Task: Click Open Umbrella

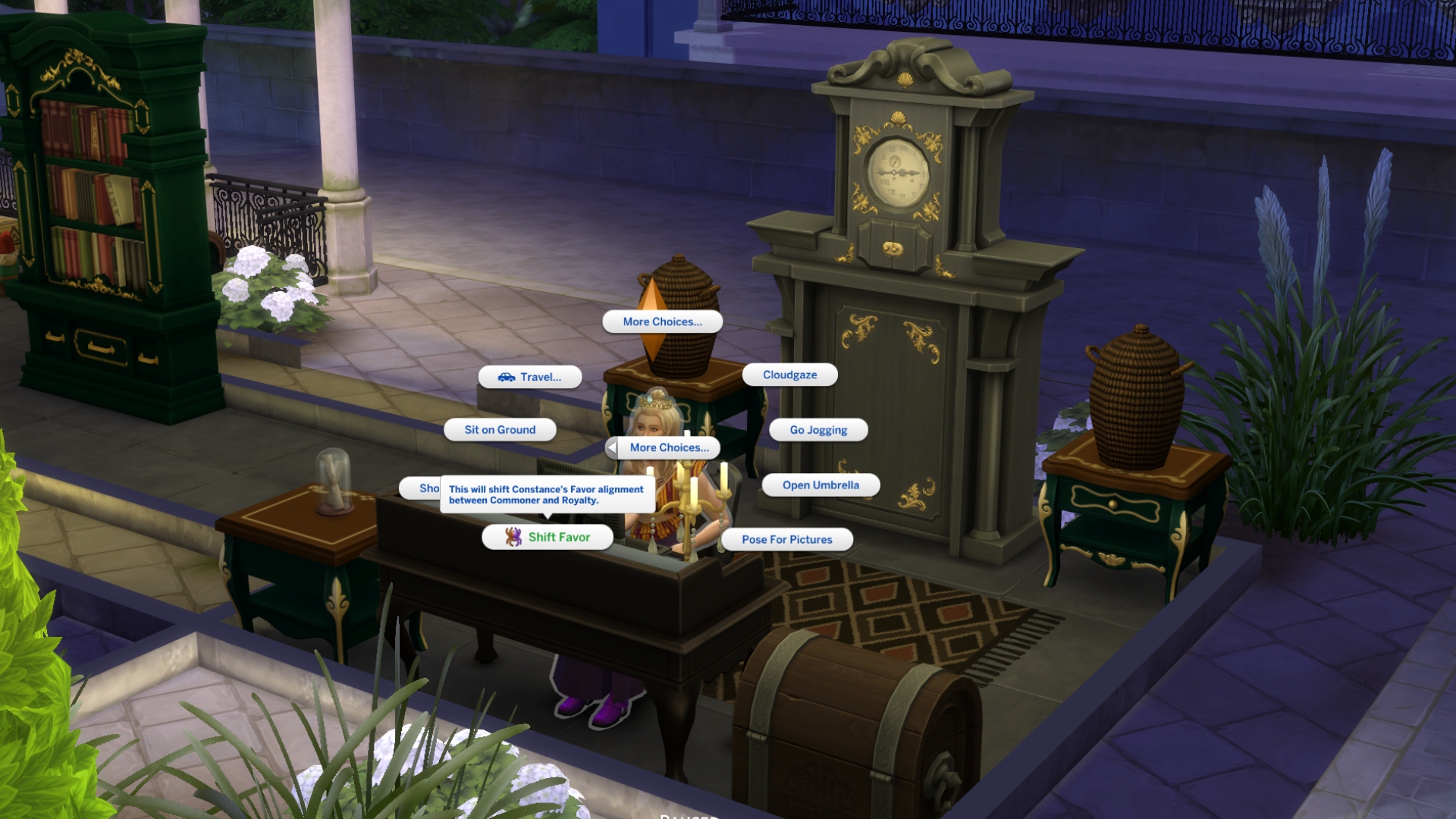Action: (821, 485)
